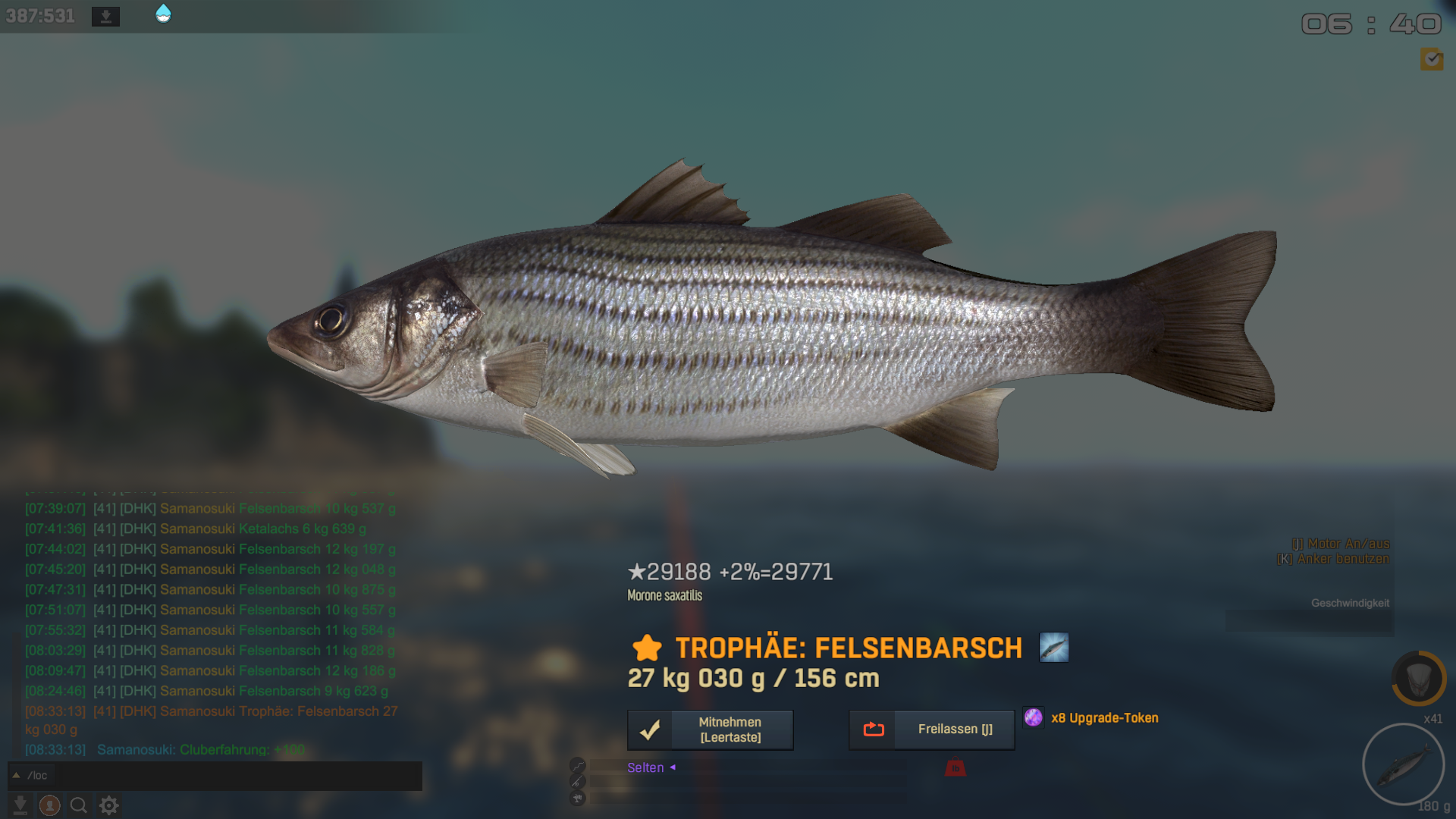Screen dimensions: 1456x819
Task: Click the Felsenbarsch species thumbnail beside the title
Action: click(x=1053, y=648)
